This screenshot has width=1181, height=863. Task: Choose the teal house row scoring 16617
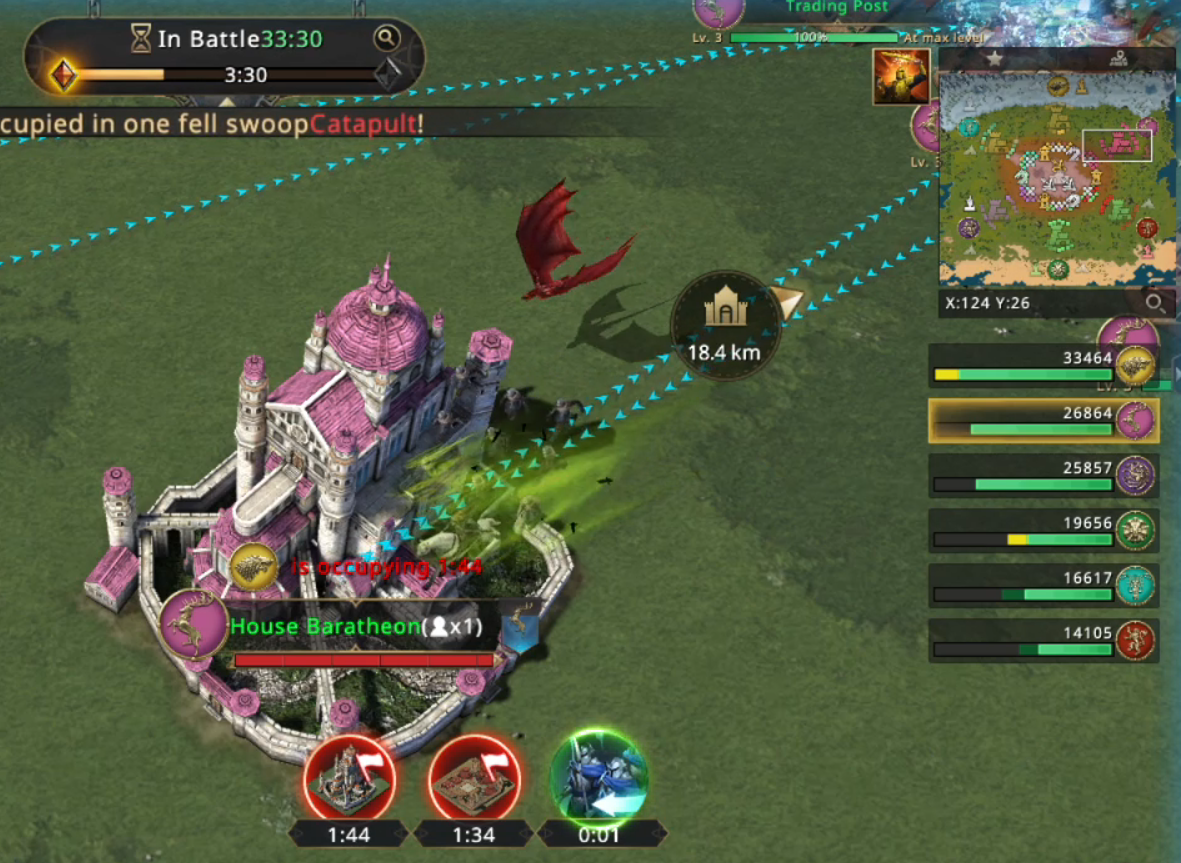pos(1044,585)
